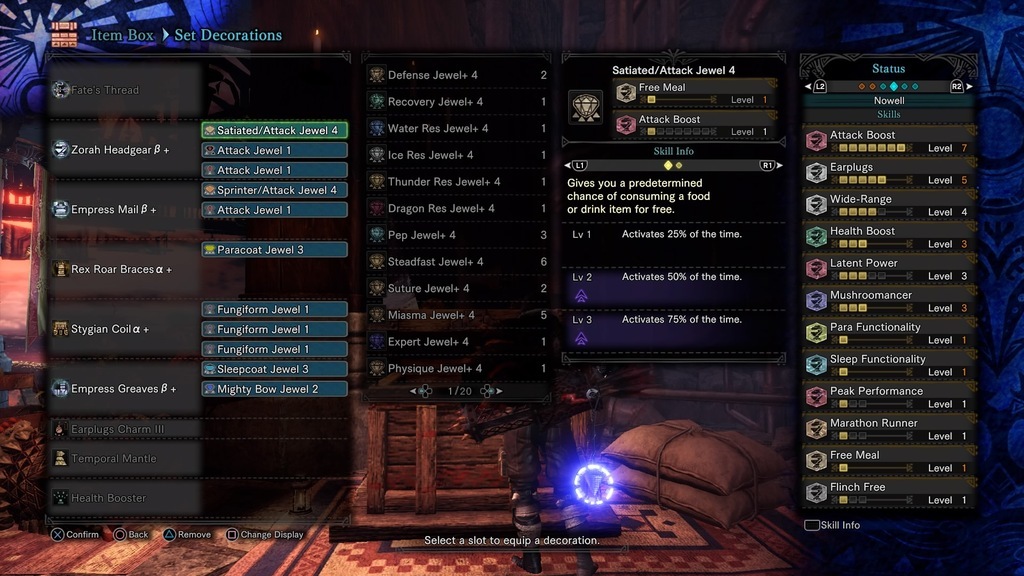Select Rex Roar Braces armor piece

click(120, 269)
